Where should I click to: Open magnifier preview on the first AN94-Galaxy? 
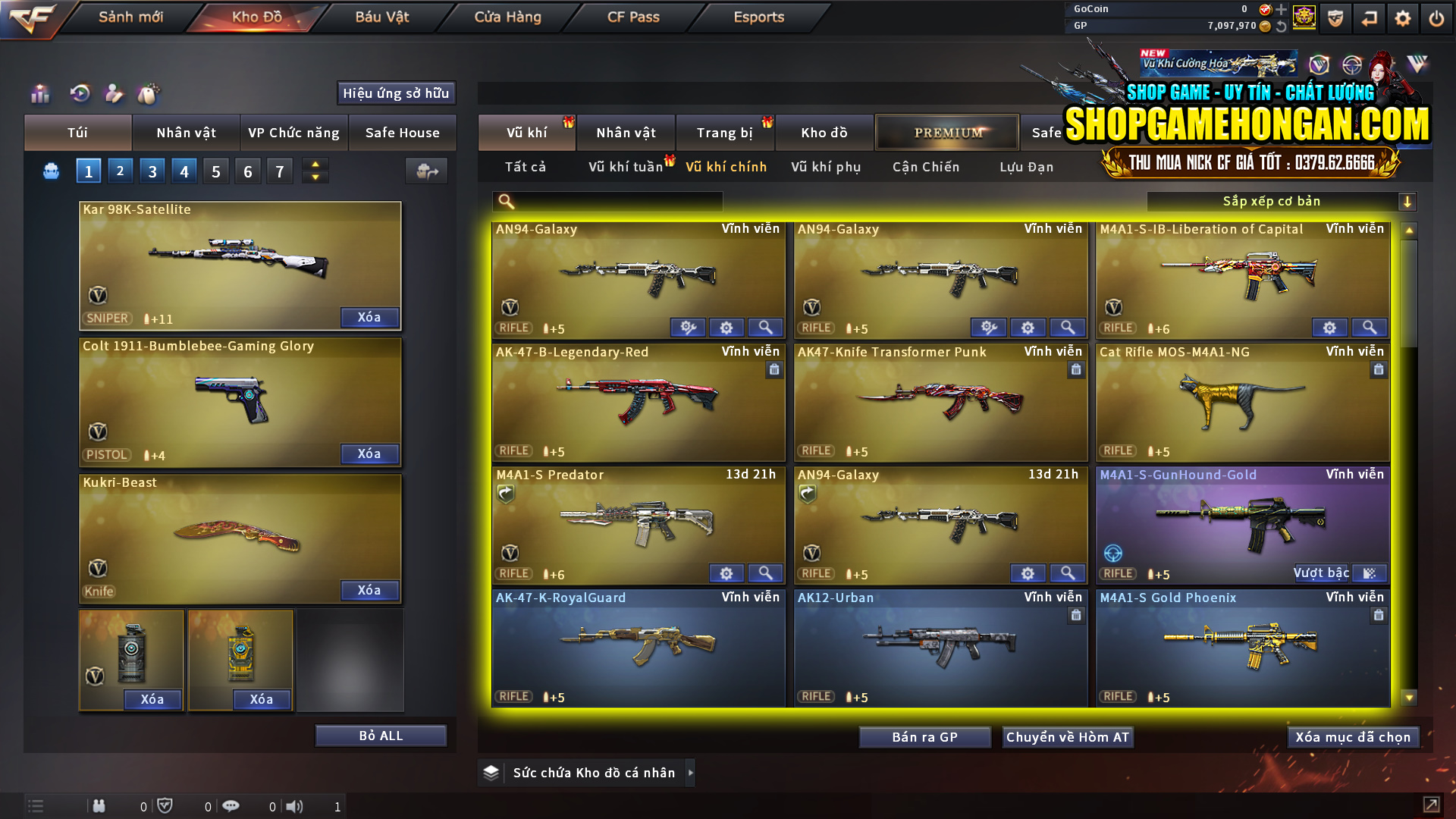[x=765, y=327]
